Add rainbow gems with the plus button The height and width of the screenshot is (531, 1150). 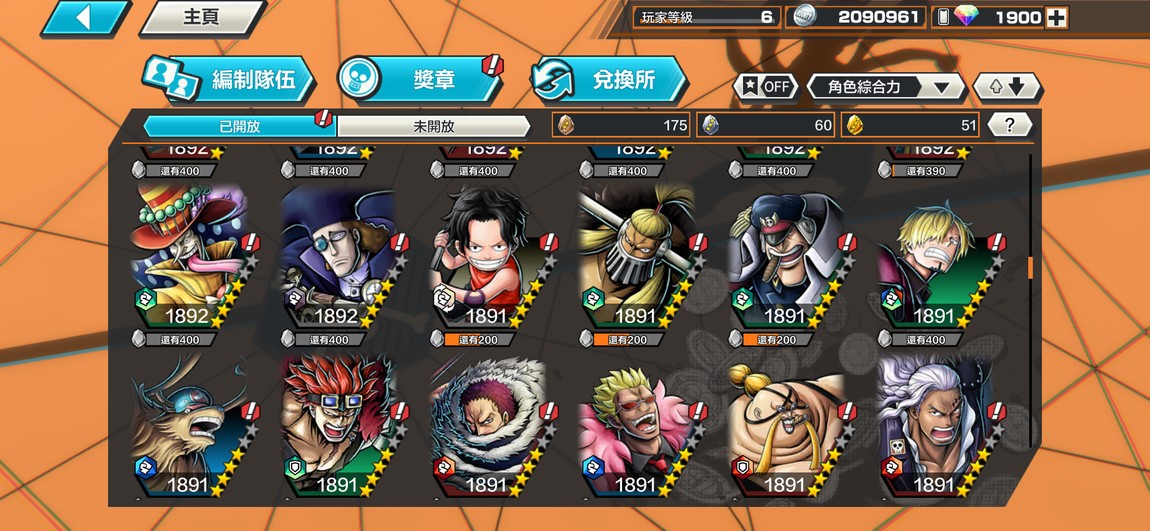coord(1056,17)
